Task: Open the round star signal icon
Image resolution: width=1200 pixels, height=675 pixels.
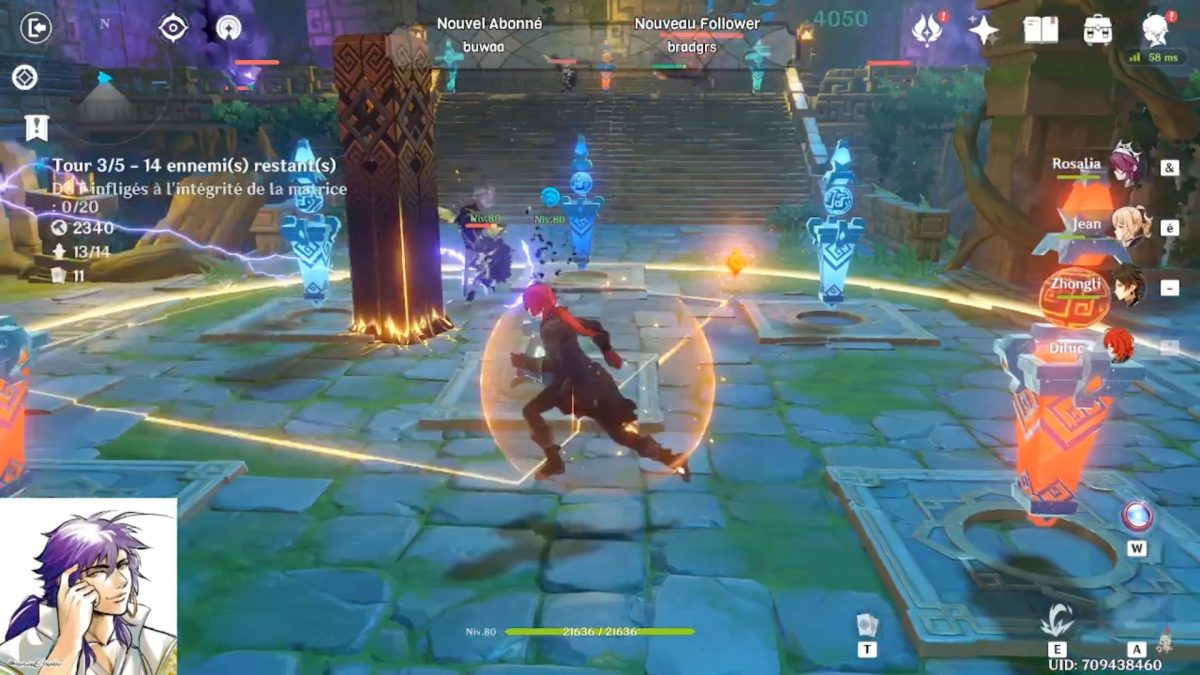Action: pos(228,28)
